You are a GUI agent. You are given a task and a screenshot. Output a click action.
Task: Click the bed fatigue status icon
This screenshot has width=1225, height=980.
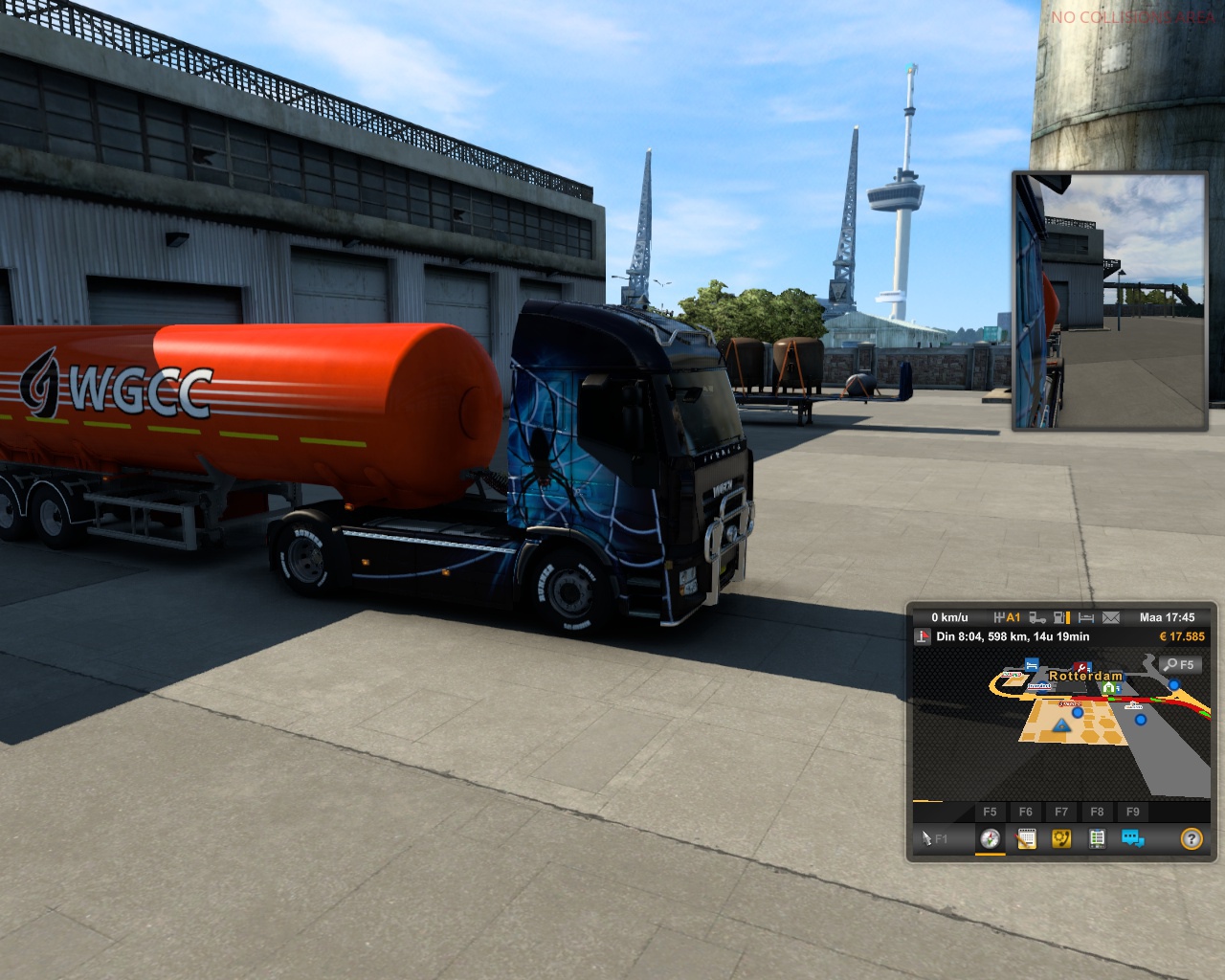click(x=1086, y=617)
